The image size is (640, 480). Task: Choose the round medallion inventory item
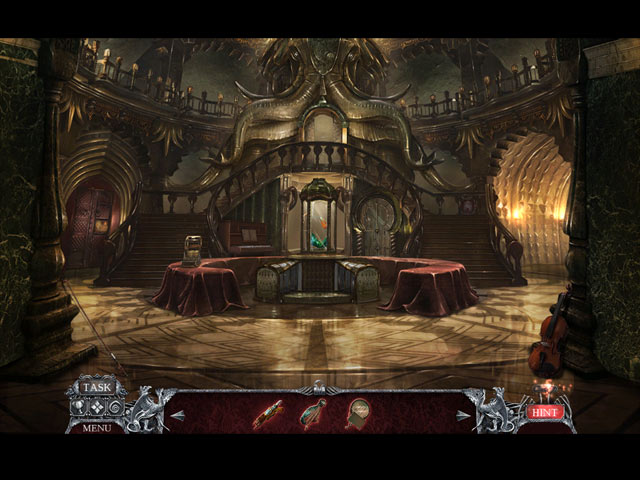pos(357,411)
